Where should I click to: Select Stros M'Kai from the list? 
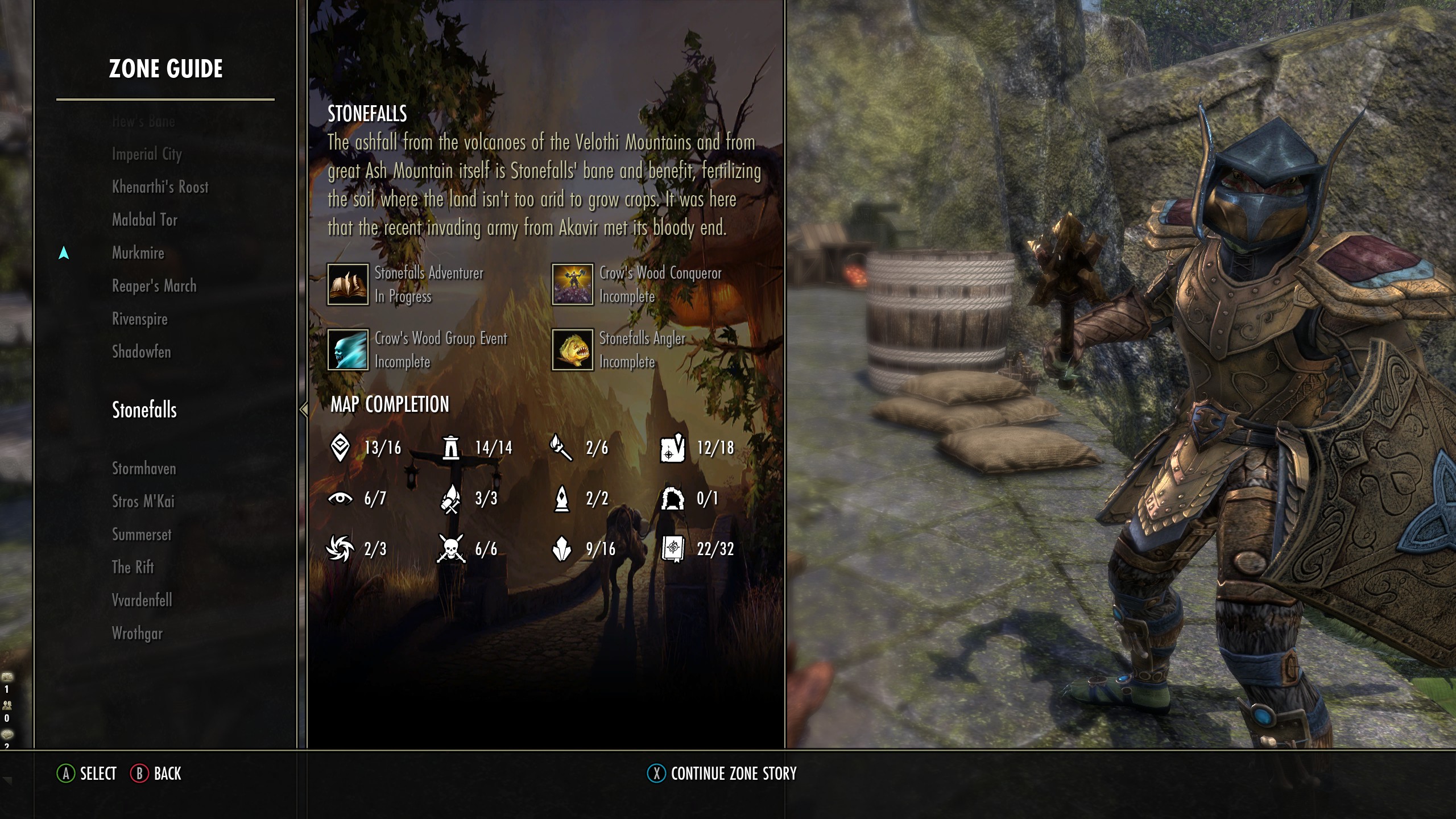(x=143, y=502)
